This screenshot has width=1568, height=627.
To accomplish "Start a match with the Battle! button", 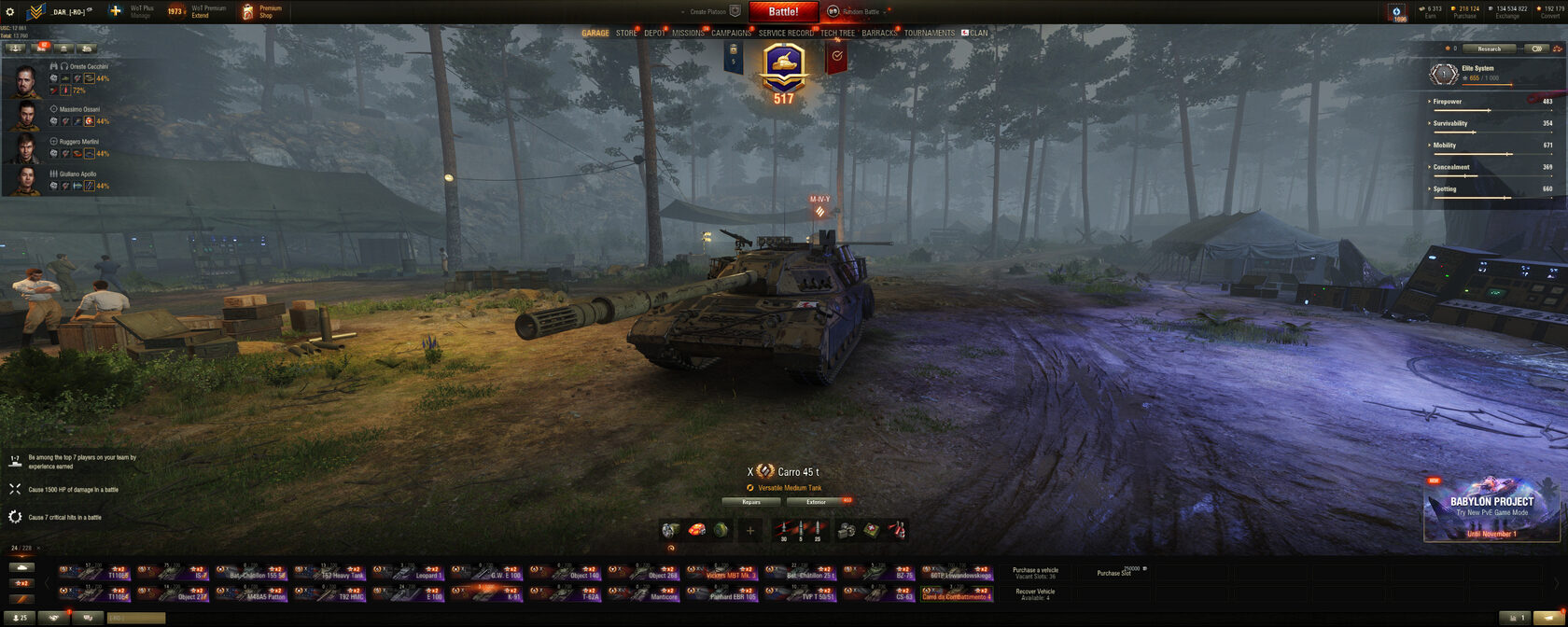I will click(x=783, y=12).
